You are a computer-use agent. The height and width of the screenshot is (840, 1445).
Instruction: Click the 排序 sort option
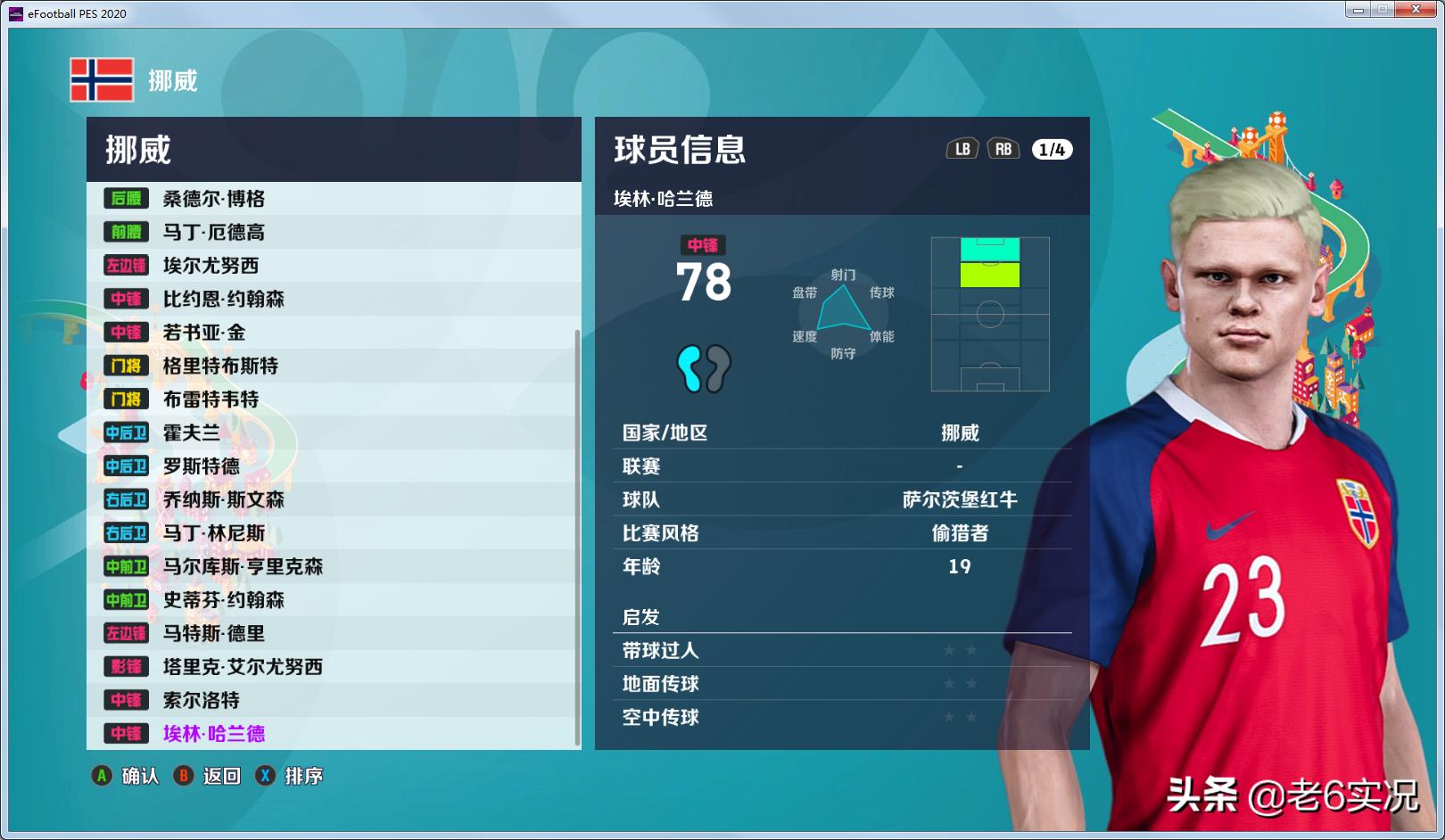[303, 776]
